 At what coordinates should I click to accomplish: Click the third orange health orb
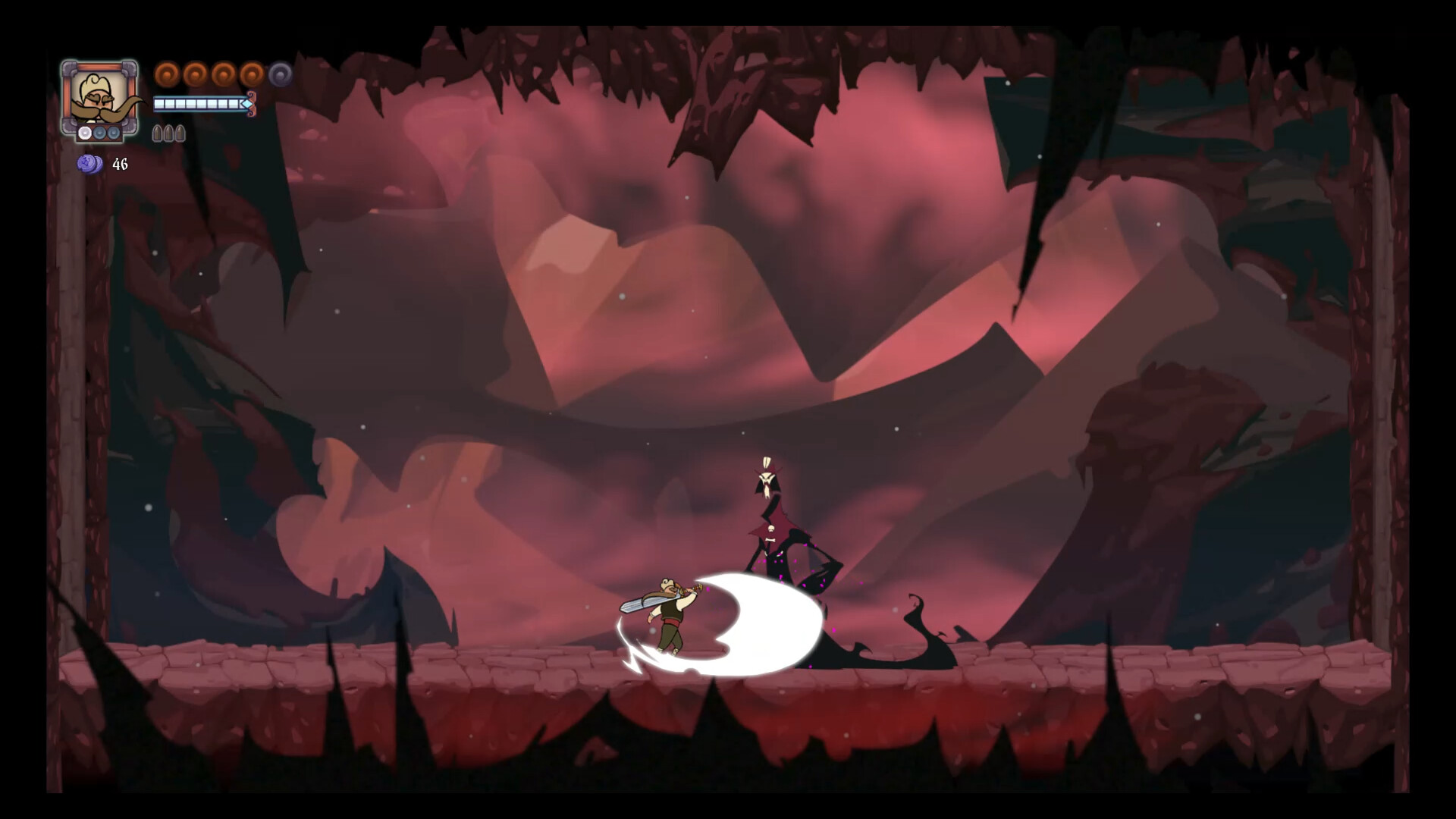(222, 74)
